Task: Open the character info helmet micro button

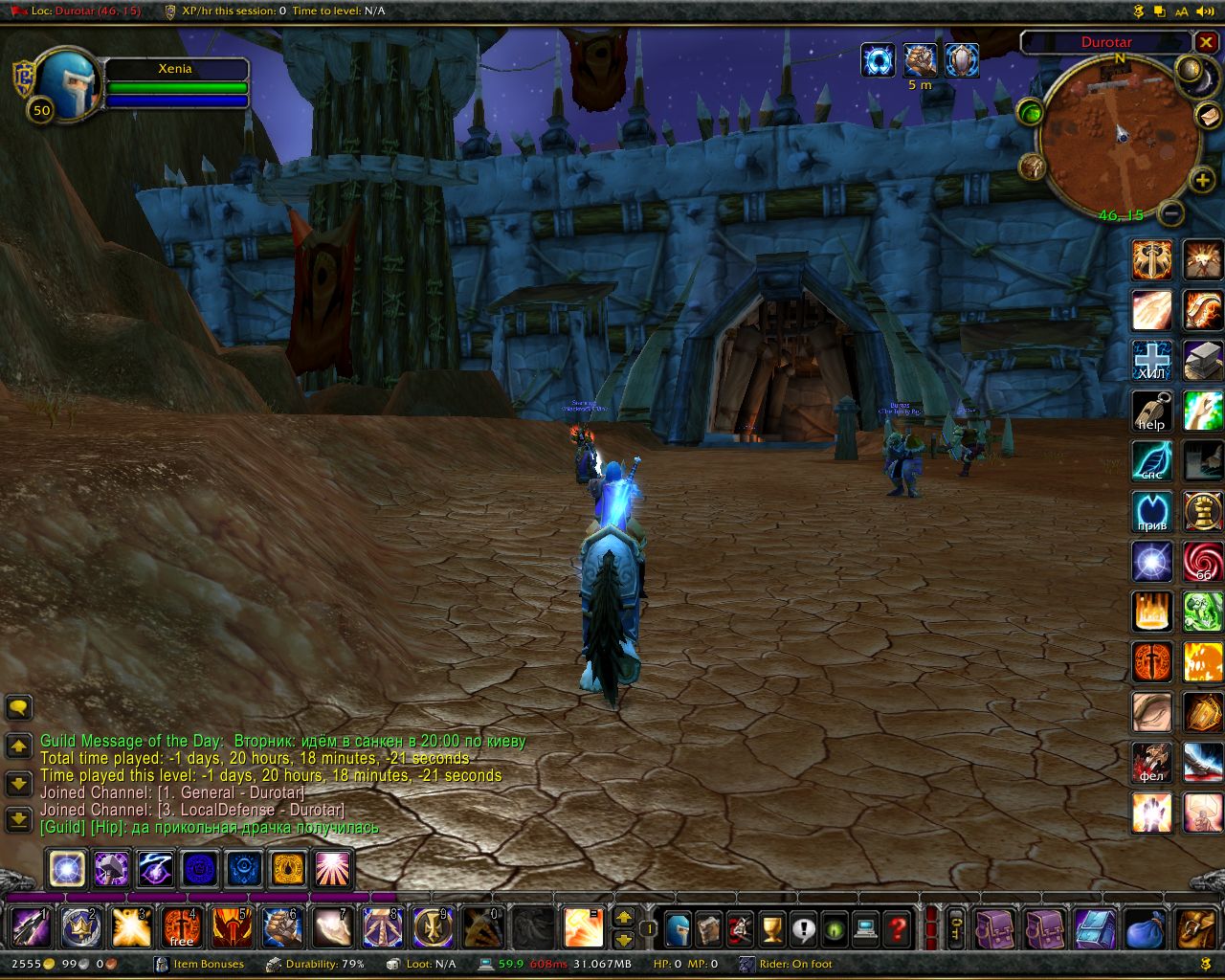Action: coord(678,928)
